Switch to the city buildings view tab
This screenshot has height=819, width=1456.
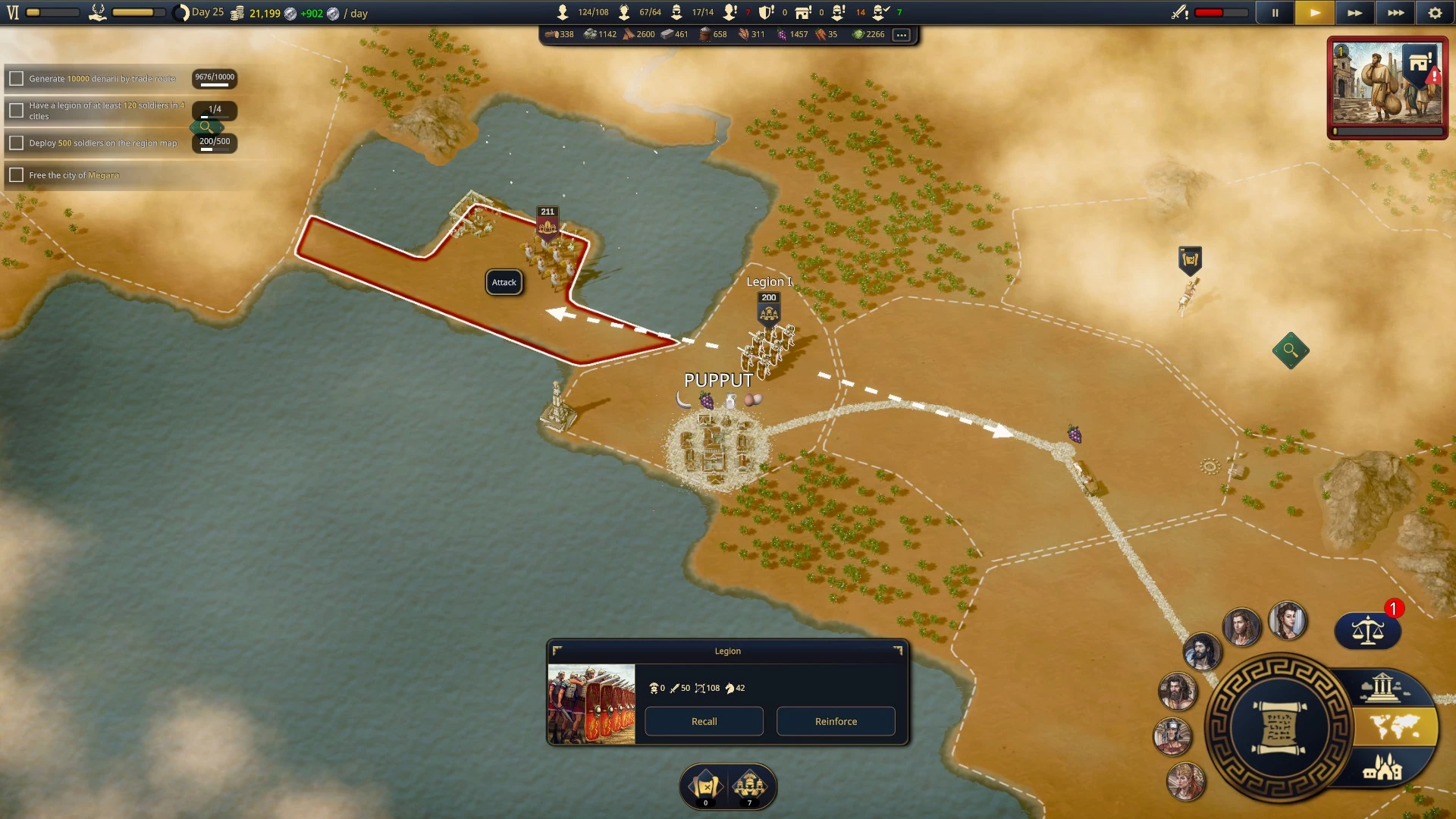pos(1382,768)
